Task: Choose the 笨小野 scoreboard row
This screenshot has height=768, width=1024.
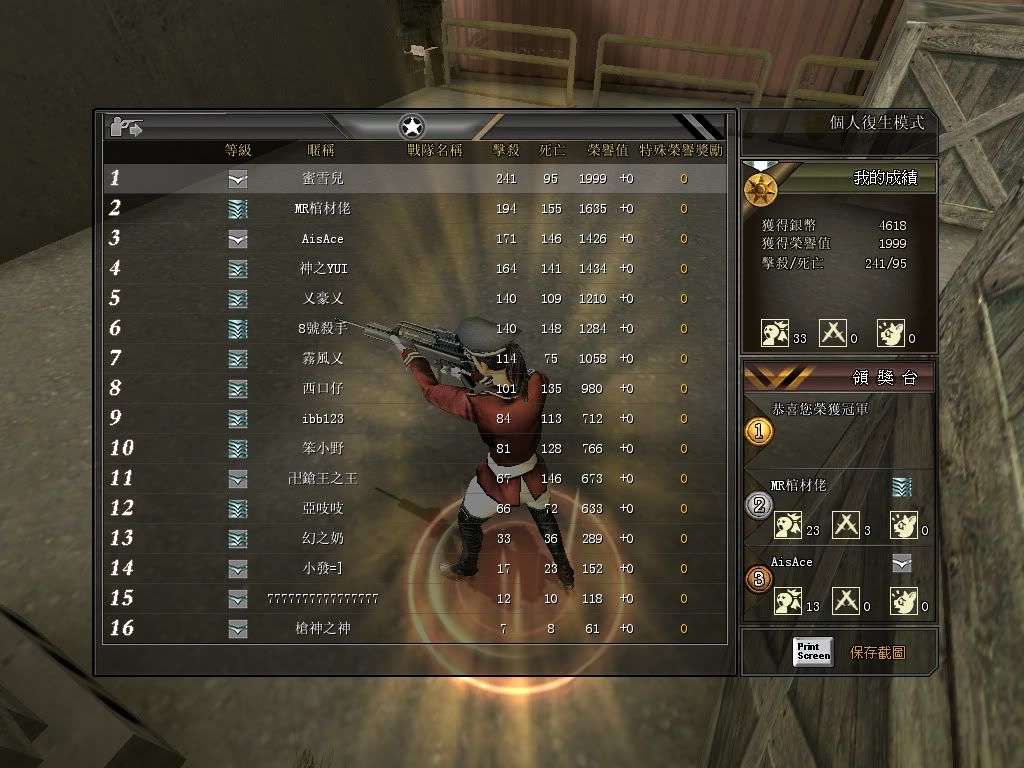Action: pyautogui.click(x=322, y=449)
